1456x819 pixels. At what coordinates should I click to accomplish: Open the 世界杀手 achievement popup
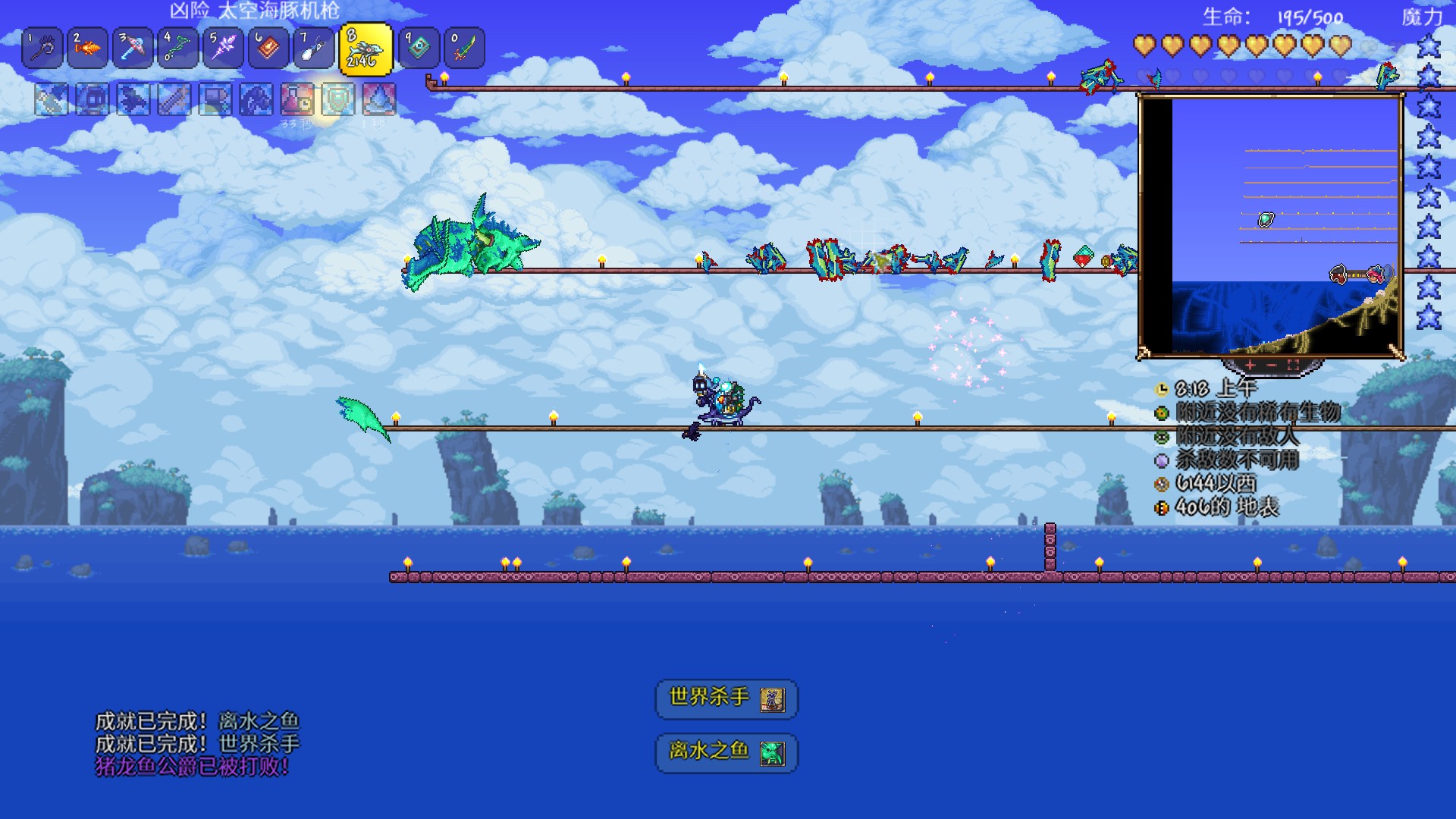coord(726,698)
